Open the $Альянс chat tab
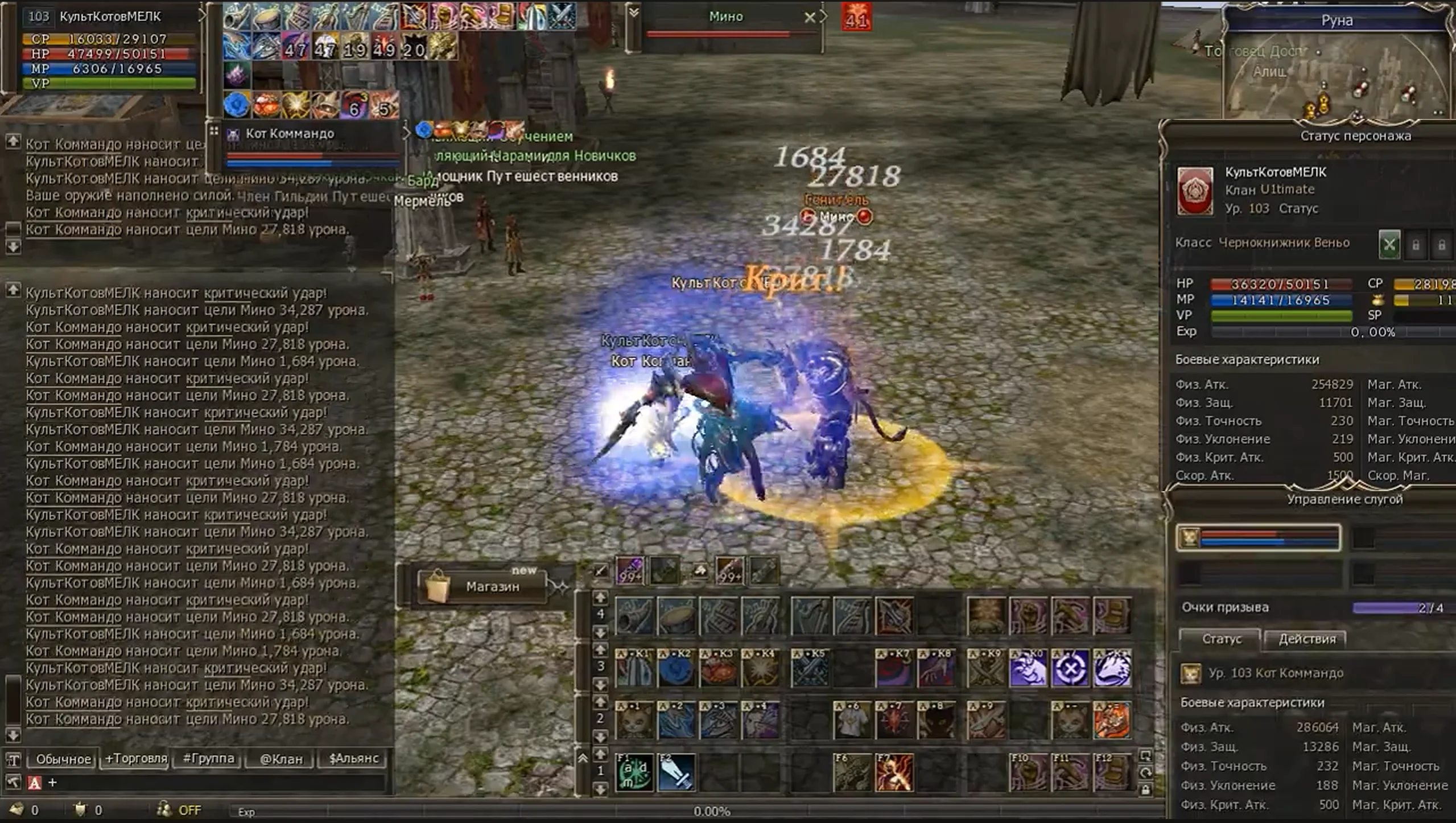The image size is (1456, 823). pyautogui.click(x=353, y=758)
